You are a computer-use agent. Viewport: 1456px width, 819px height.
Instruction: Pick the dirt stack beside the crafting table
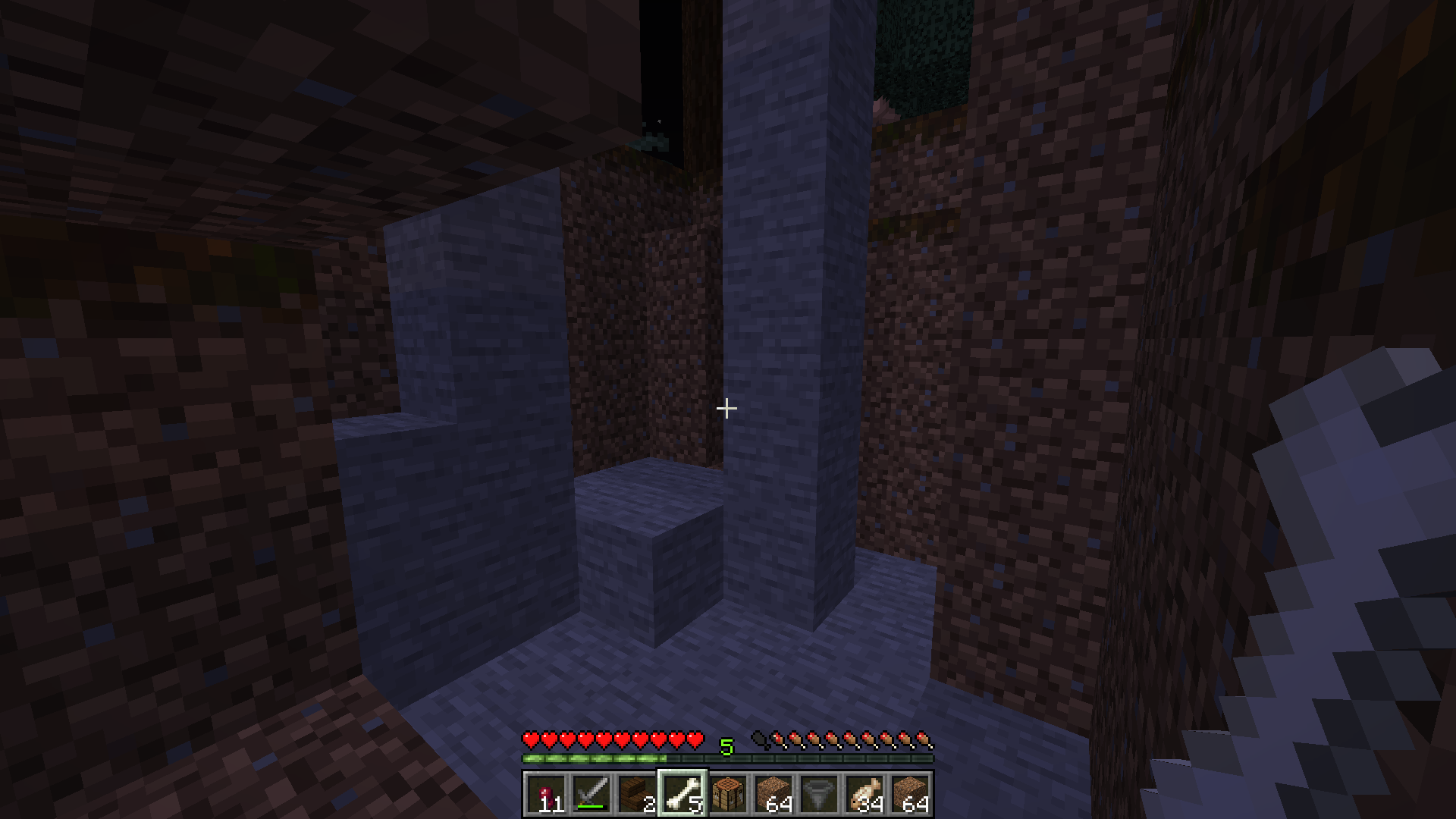pos(773,794)
